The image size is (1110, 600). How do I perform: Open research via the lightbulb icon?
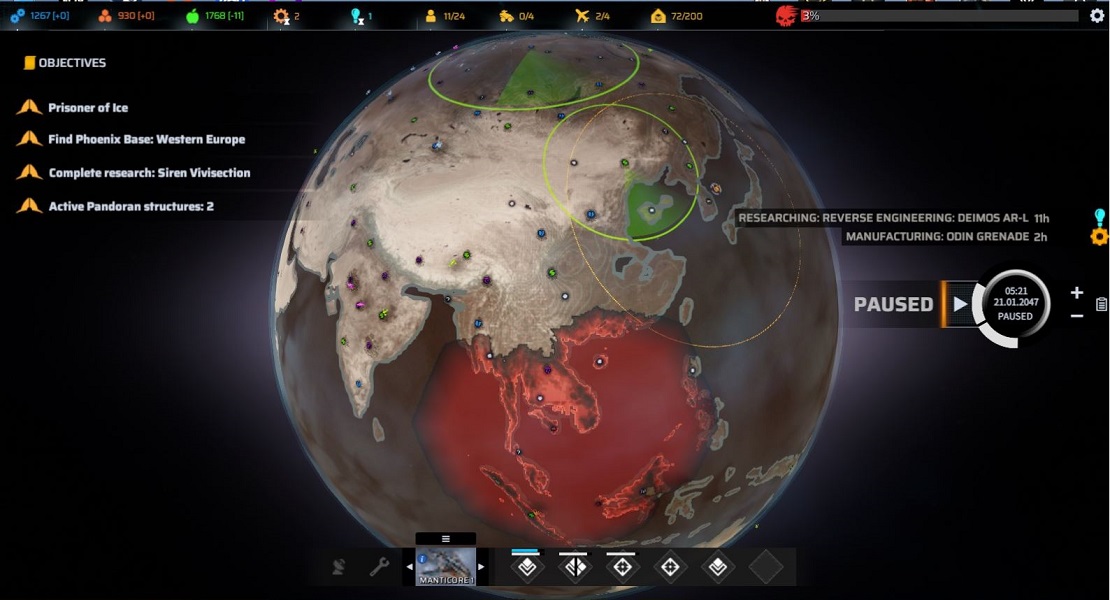pyautogui.click(x=1099, y=217)
